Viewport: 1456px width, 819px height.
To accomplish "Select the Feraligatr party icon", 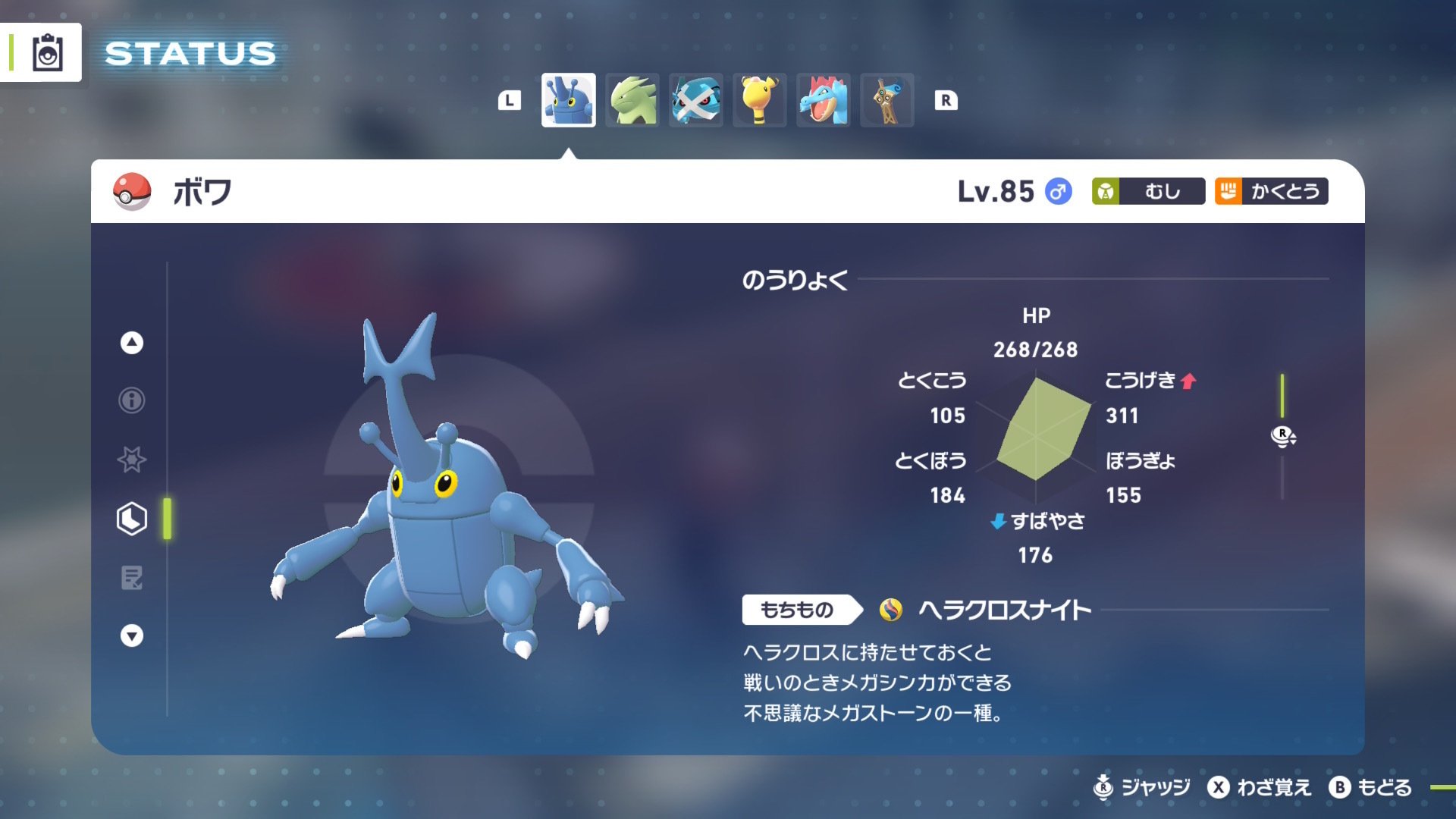I will [x=824, y=99].
